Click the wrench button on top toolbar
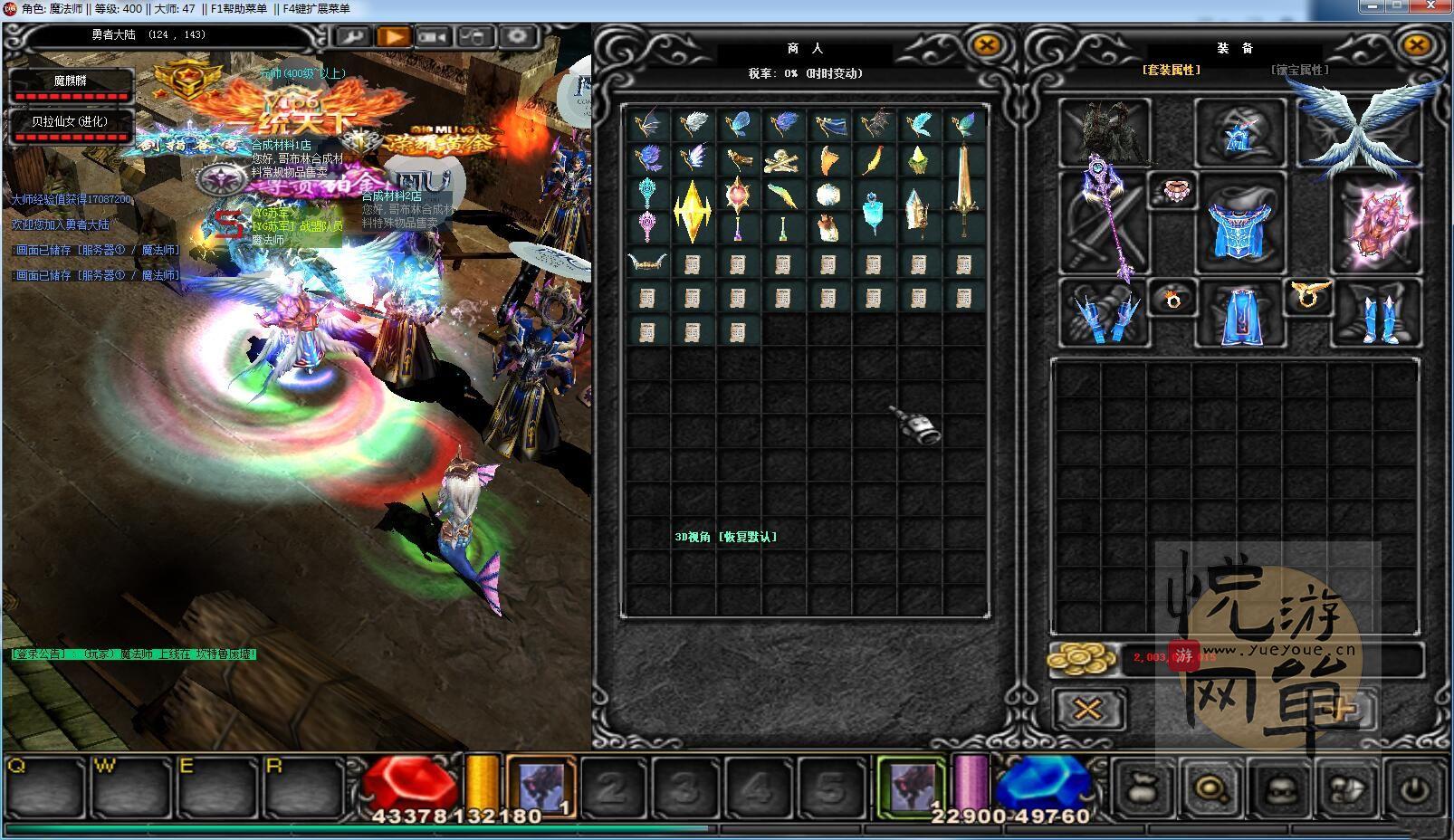The width and height of the screenshot is (1454, 840). point(351,37)
